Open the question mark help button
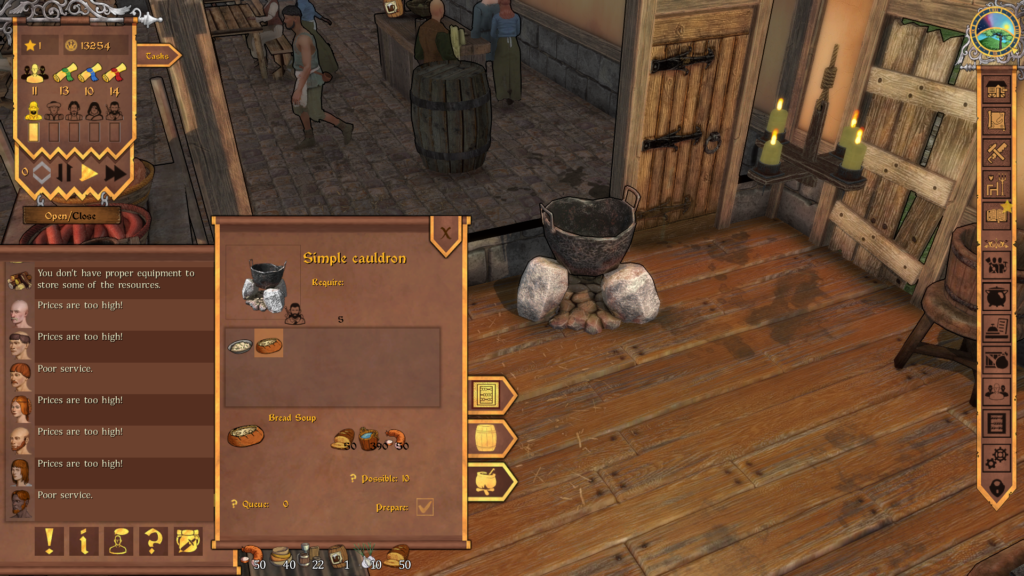 [153, 541]
